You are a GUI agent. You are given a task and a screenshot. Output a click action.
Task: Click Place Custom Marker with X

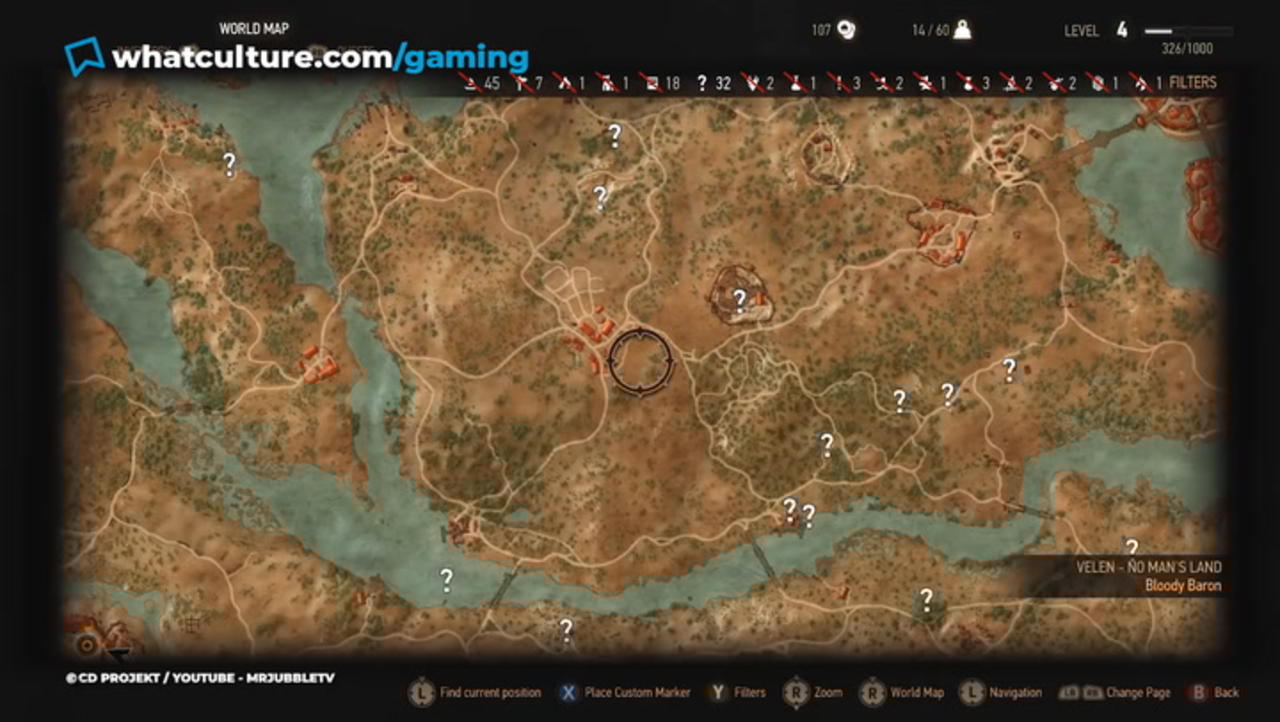point(567,692)
